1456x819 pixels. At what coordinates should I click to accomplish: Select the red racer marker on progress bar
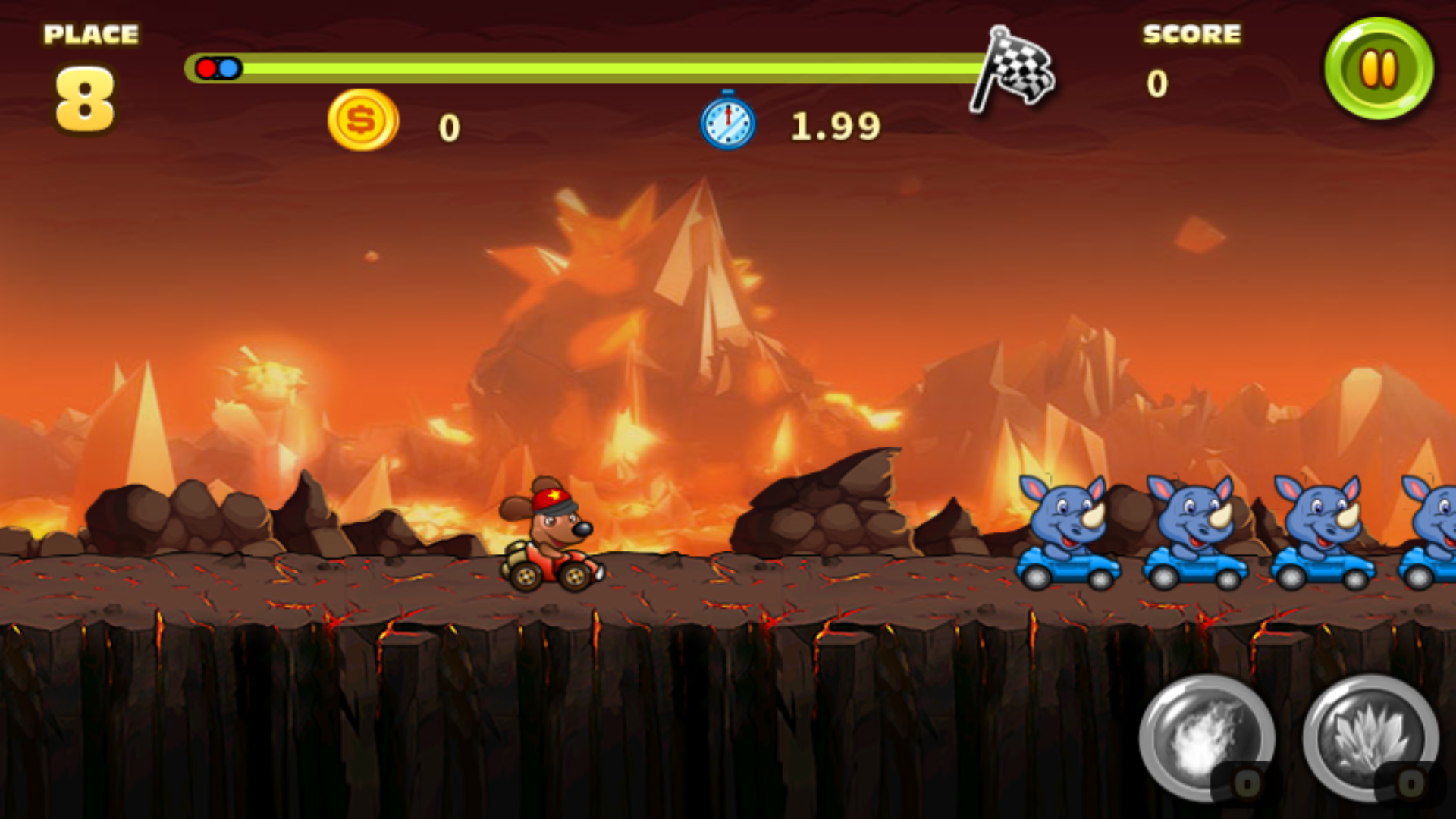(207, 68)
